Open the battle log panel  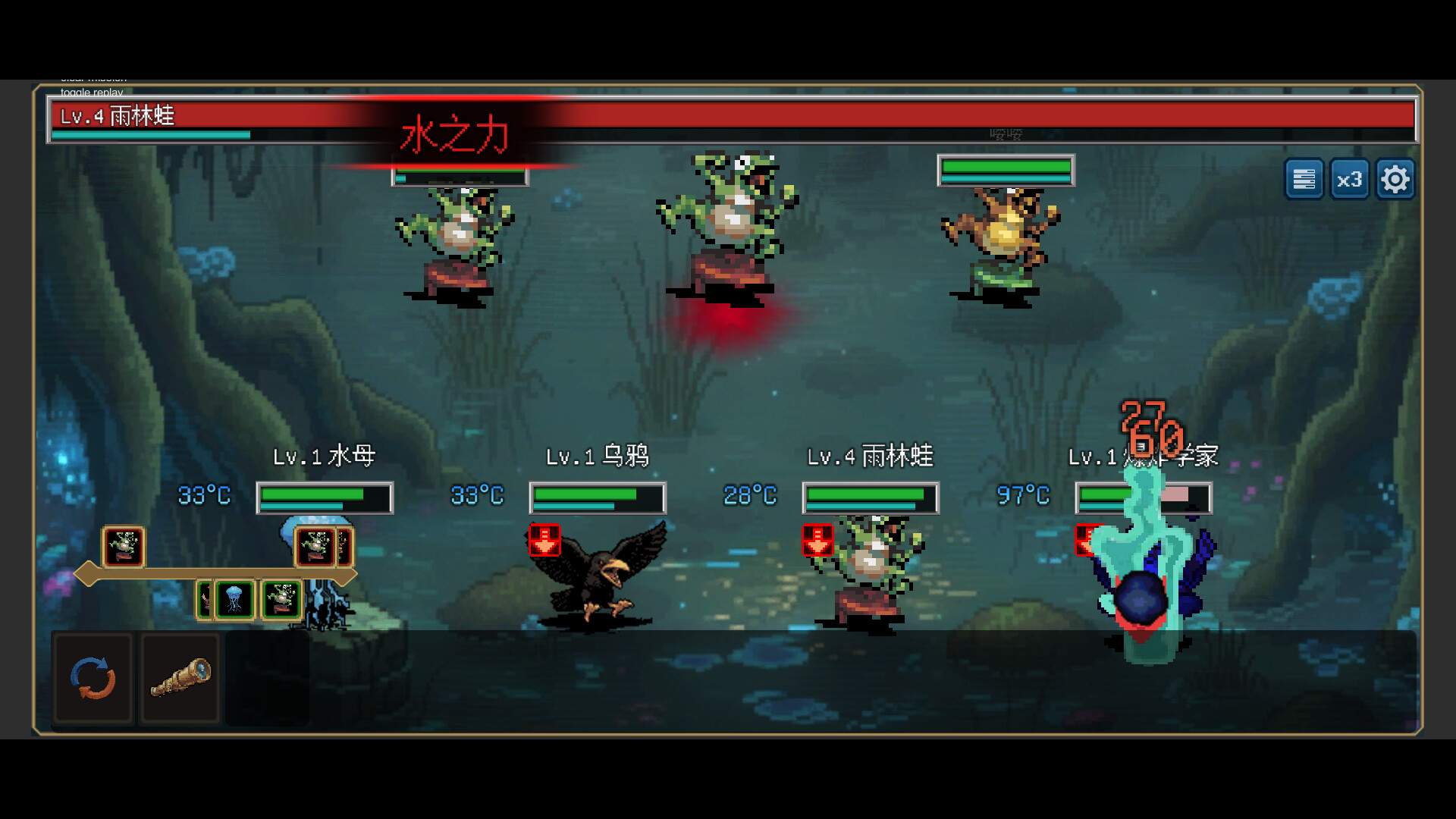click(x=1304, y=179)
